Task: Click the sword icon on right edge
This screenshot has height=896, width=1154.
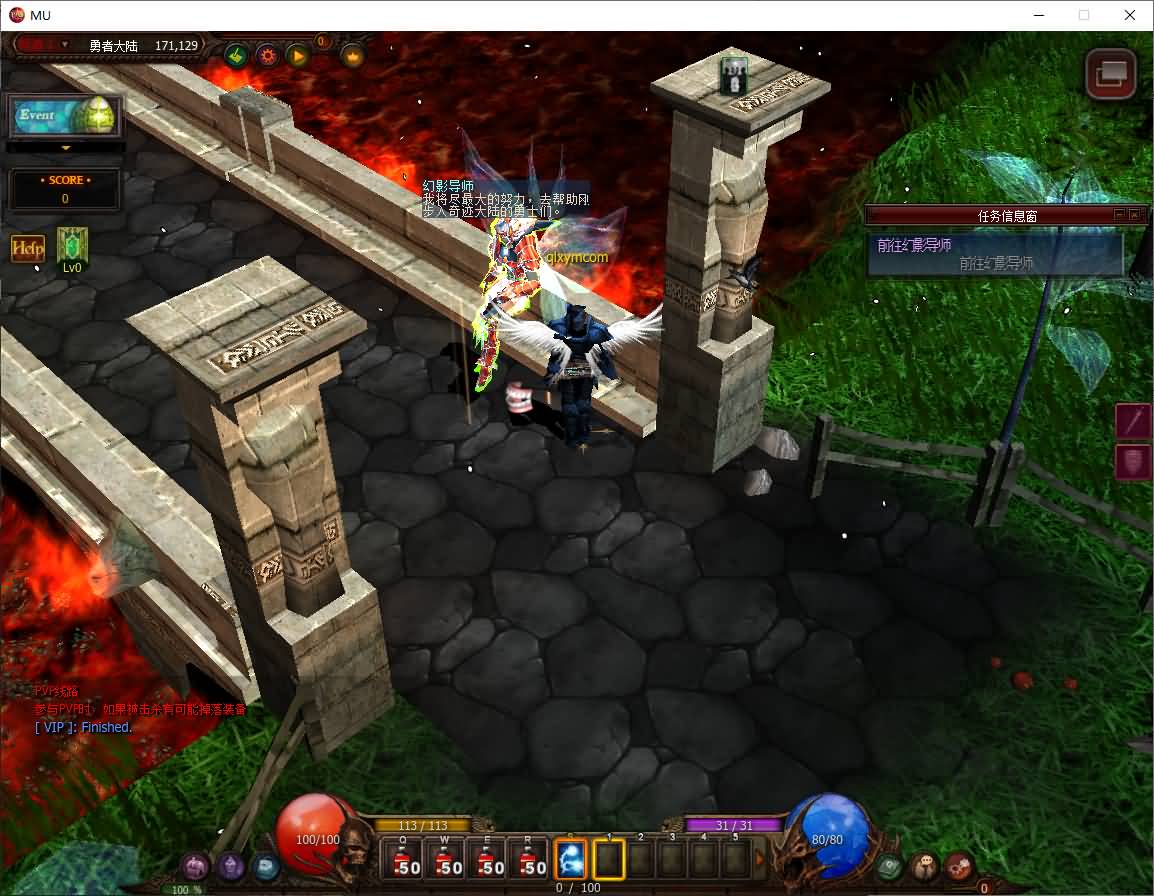Action: [1133, 421]
